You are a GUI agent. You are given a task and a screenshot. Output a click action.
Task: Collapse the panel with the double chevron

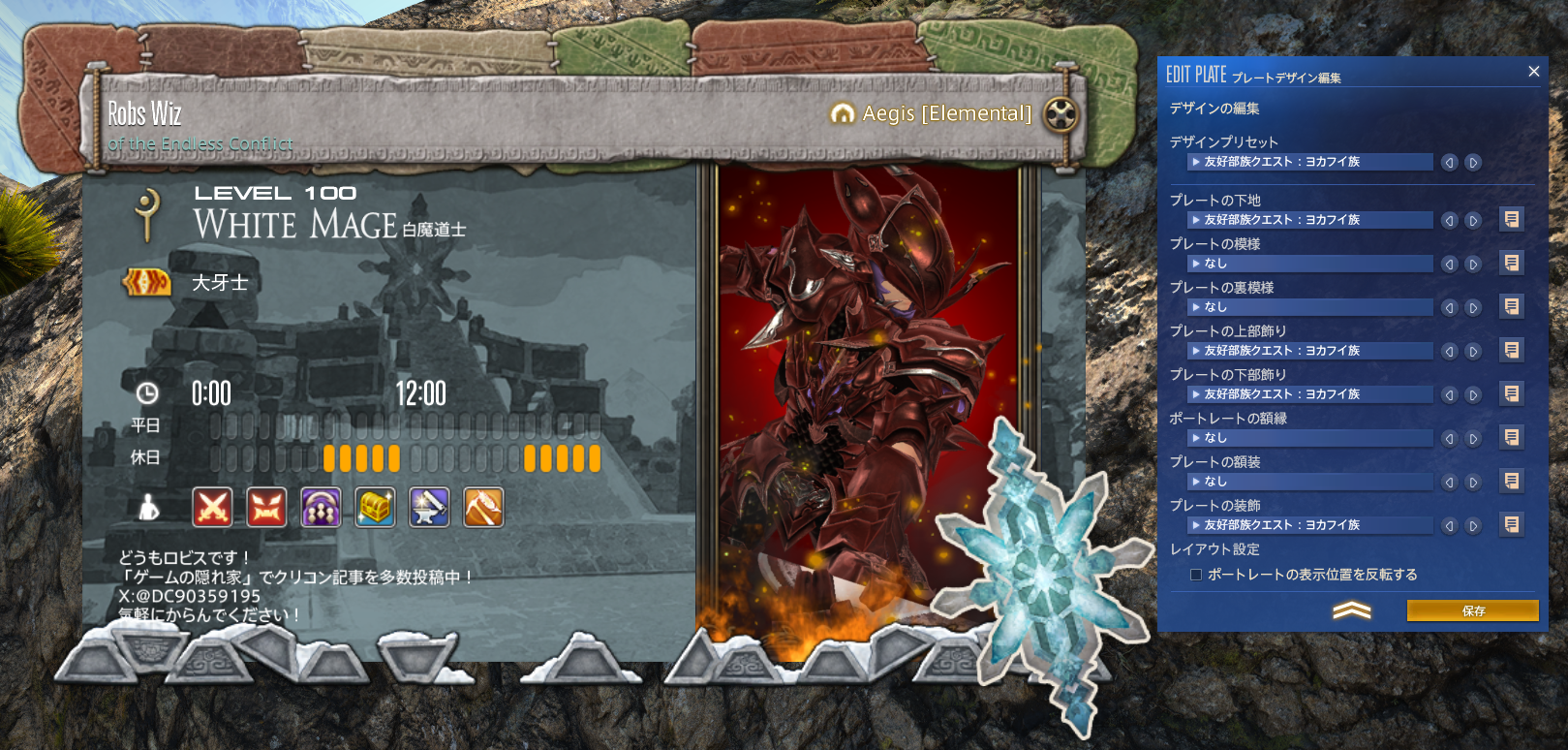(1352, 609)
